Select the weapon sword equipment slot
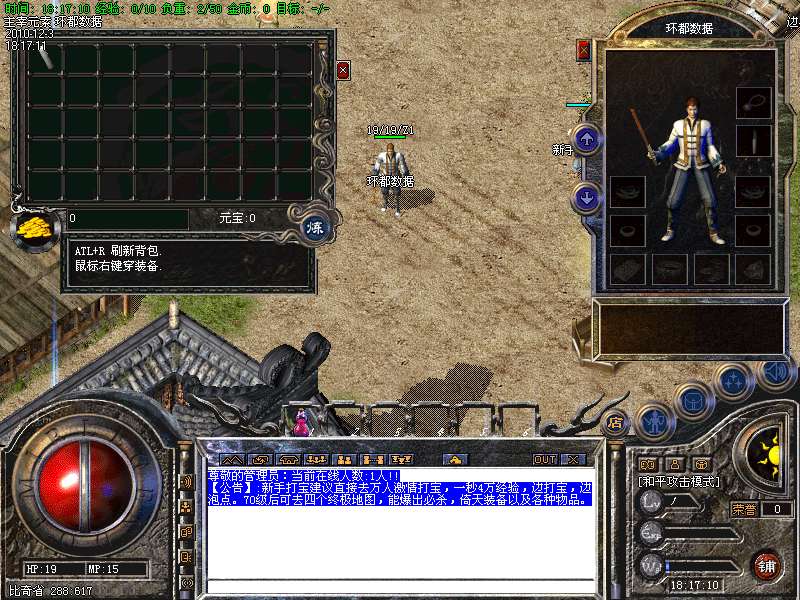Screen dimensions: 800x600 (753, 141)
